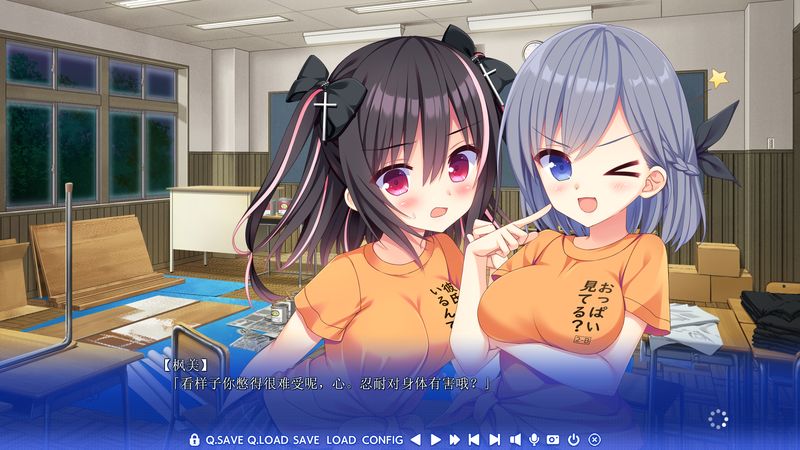
Task: Click the microphone voice icon
Action: [535, 439]
